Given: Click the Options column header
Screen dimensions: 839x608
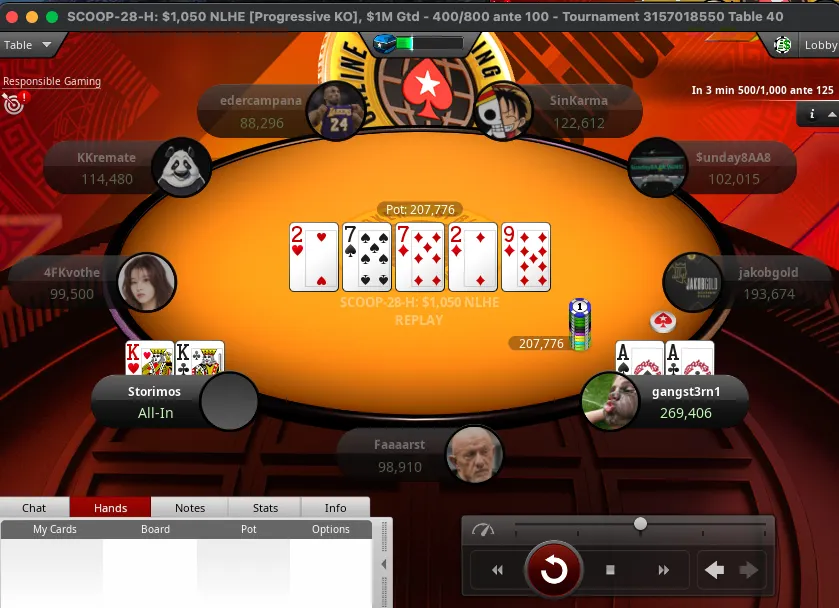Looking at the screenshot, I should point(331,529).
